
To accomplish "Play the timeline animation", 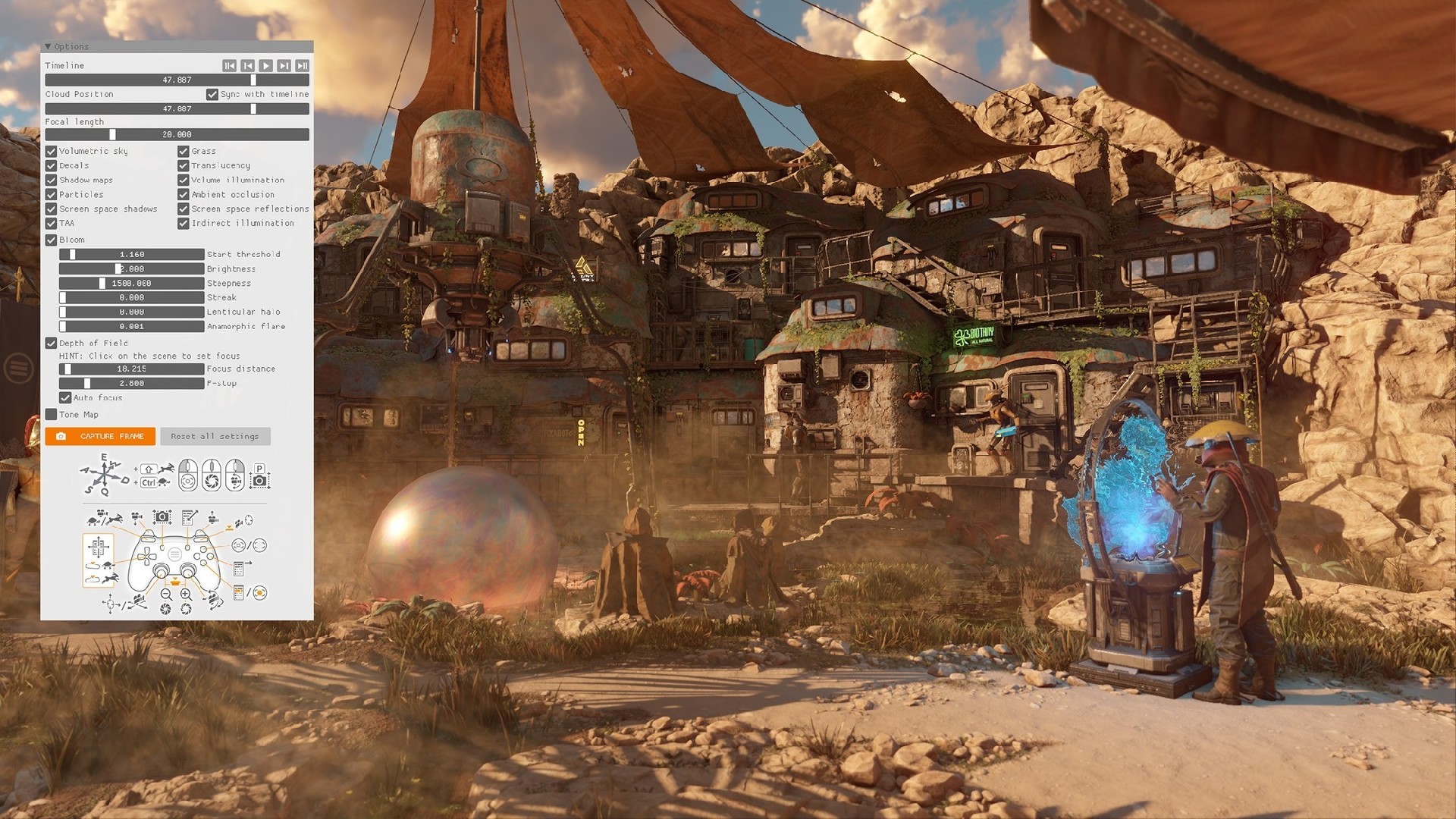I will click(x=265, y=66).
